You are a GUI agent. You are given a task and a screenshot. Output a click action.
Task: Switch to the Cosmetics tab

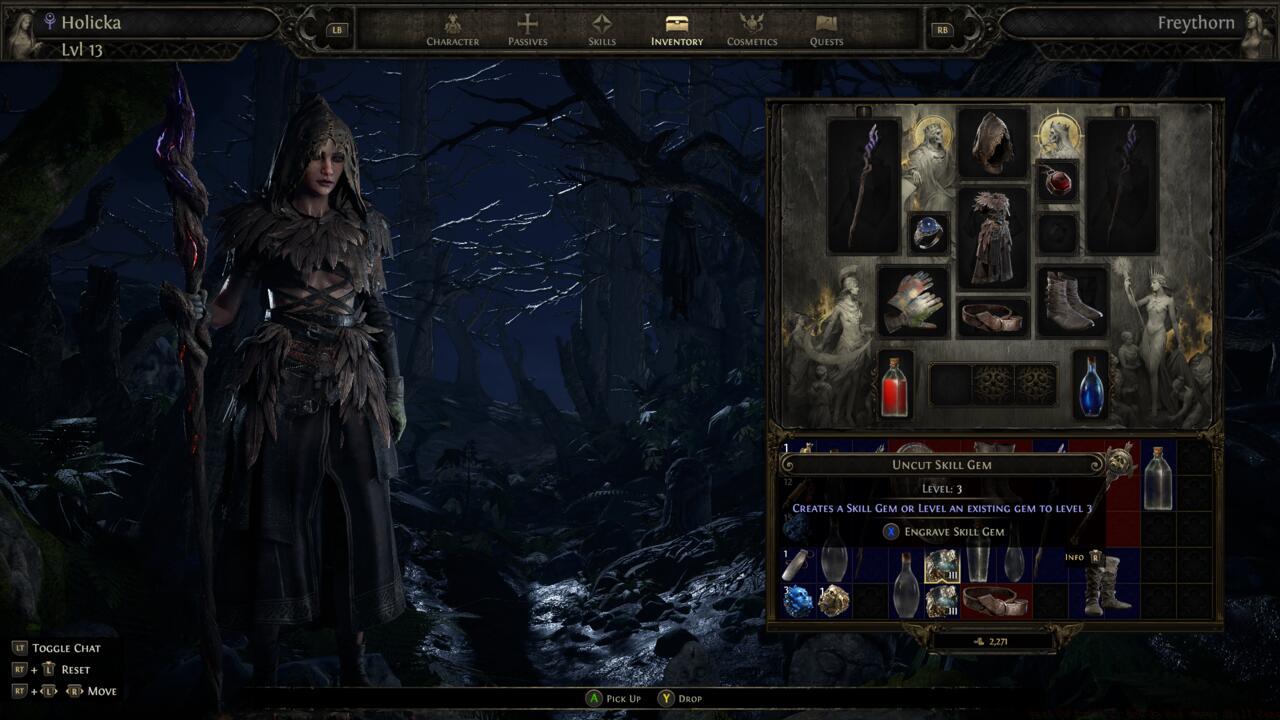tap(751, 29)
